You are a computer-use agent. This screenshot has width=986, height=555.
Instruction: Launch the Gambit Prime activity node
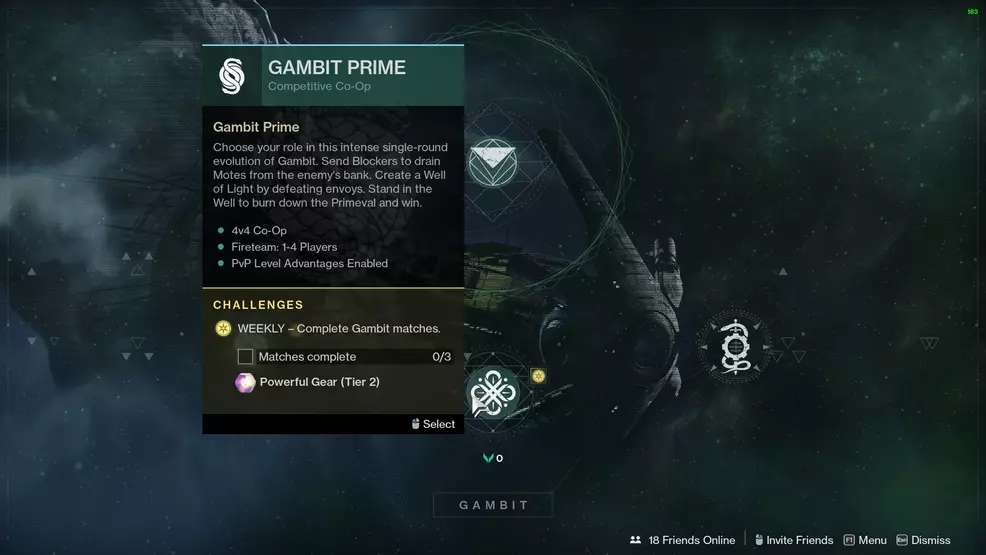pos(493,391)
